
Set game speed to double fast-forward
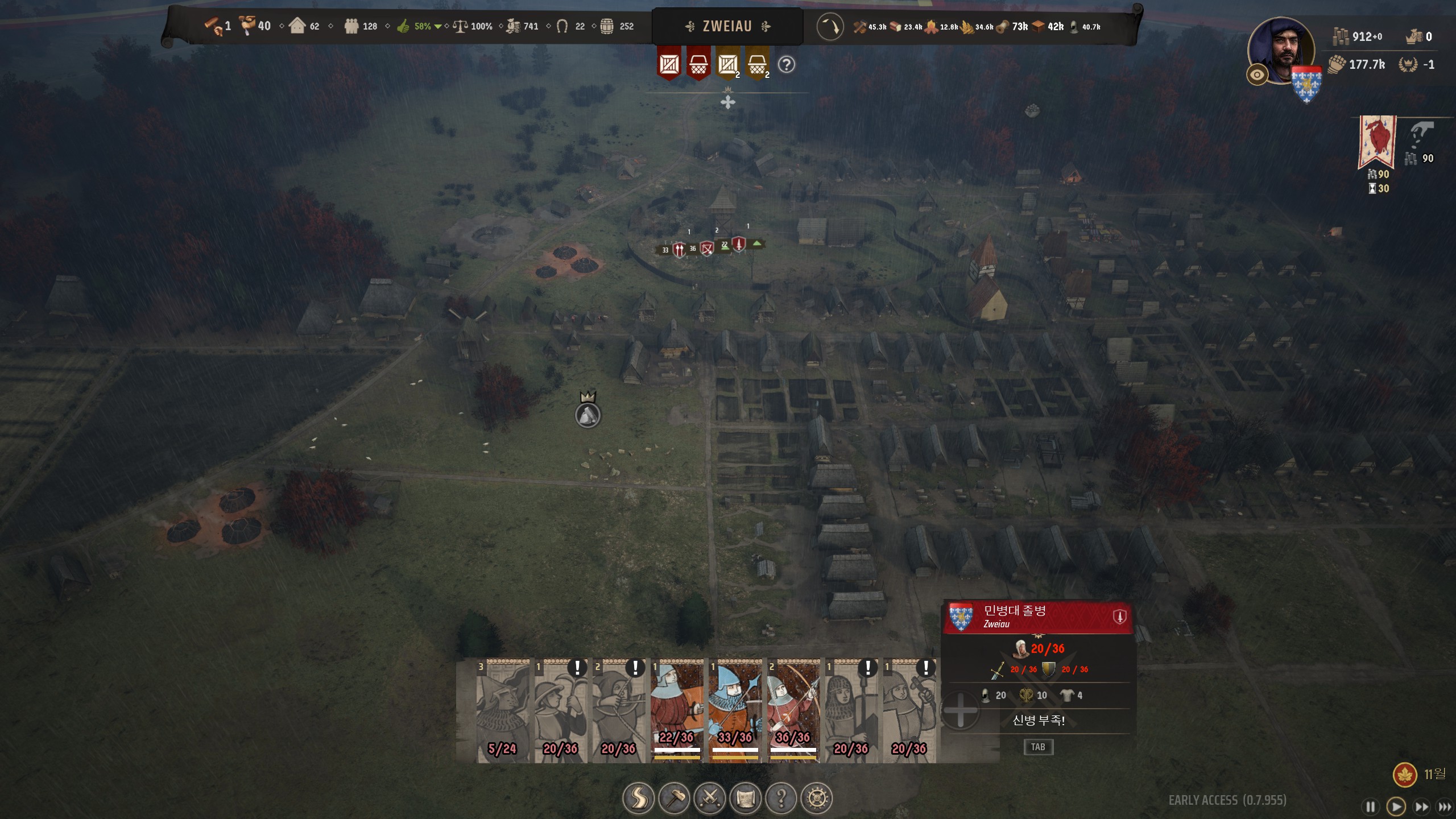(1421, 806)
